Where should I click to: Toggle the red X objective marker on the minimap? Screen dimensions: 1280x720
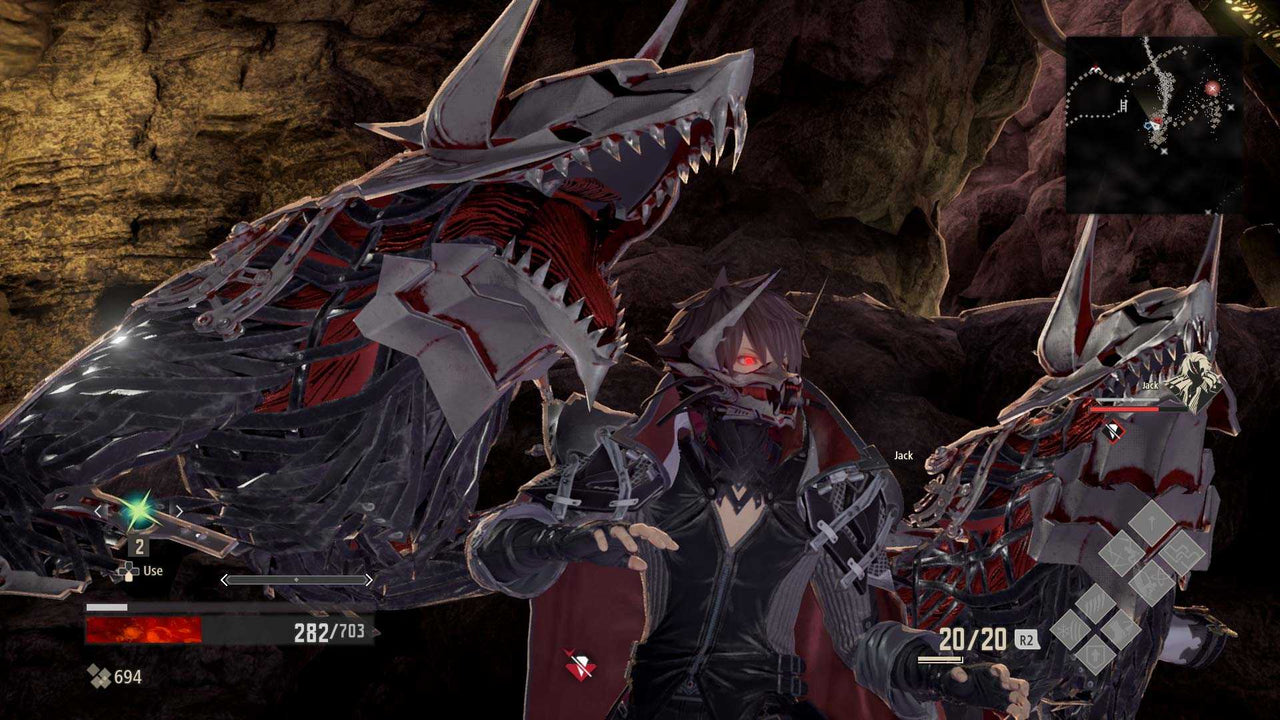tap(1212, 87)
